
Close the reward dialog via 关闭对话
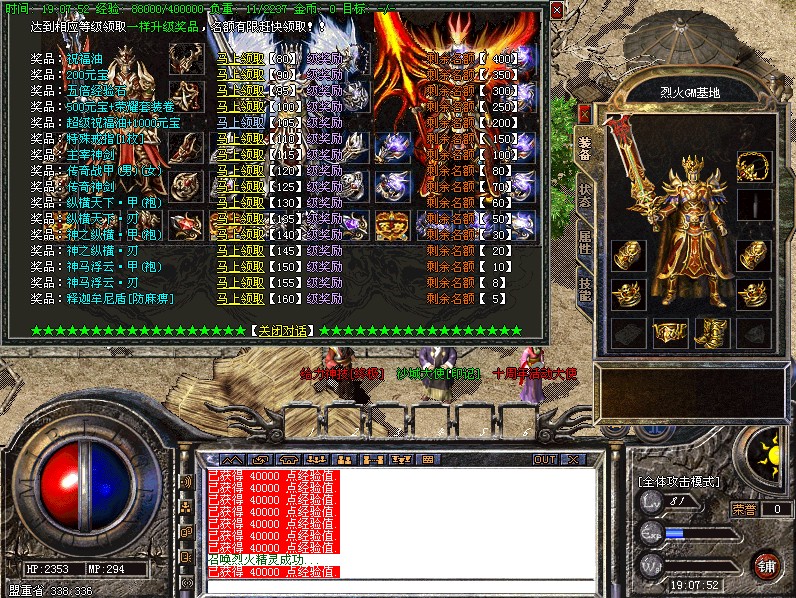(x=282, y=330)
